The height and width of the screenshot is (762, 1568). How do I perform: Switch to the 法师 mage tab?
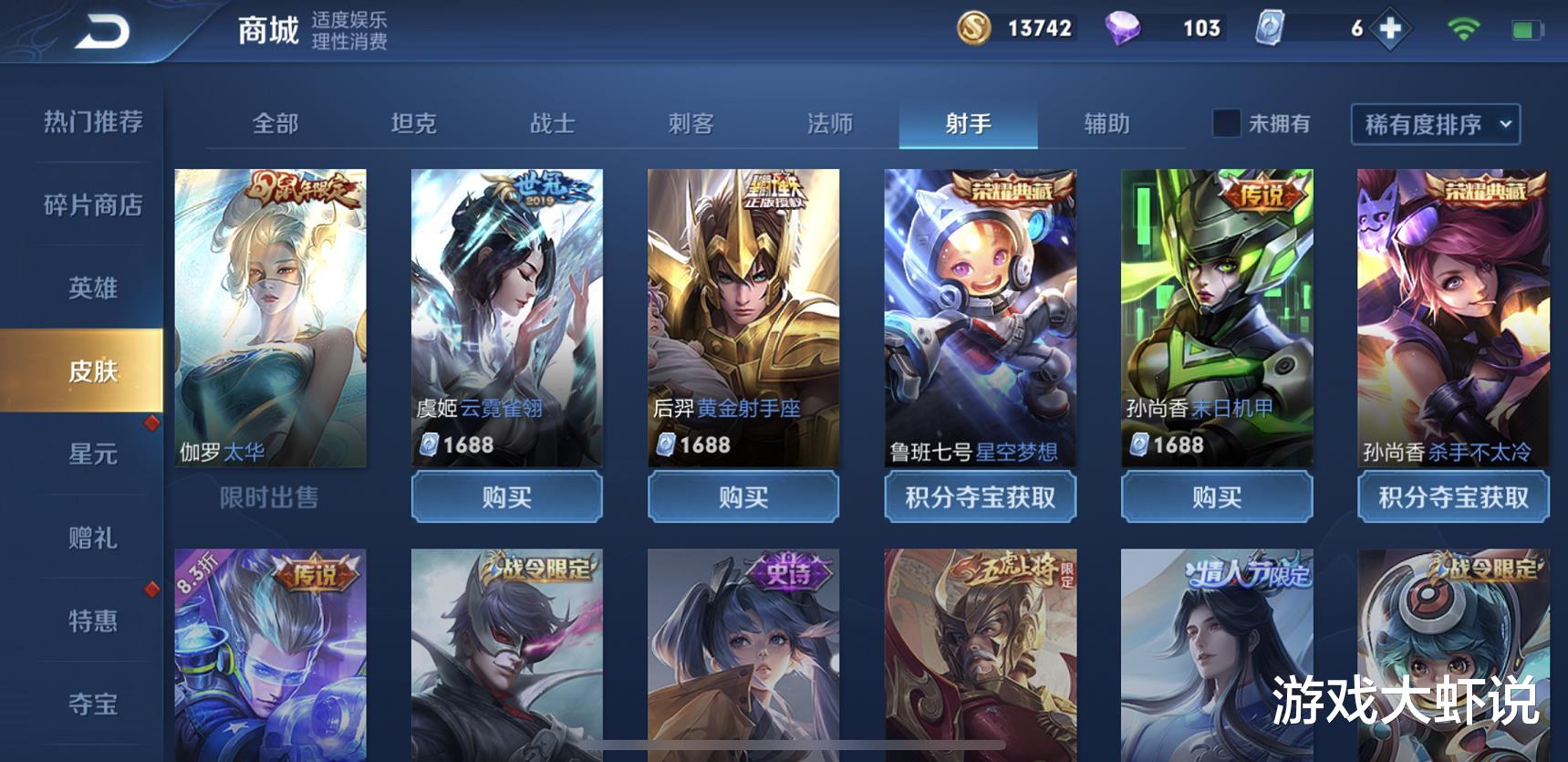point(832,124)
